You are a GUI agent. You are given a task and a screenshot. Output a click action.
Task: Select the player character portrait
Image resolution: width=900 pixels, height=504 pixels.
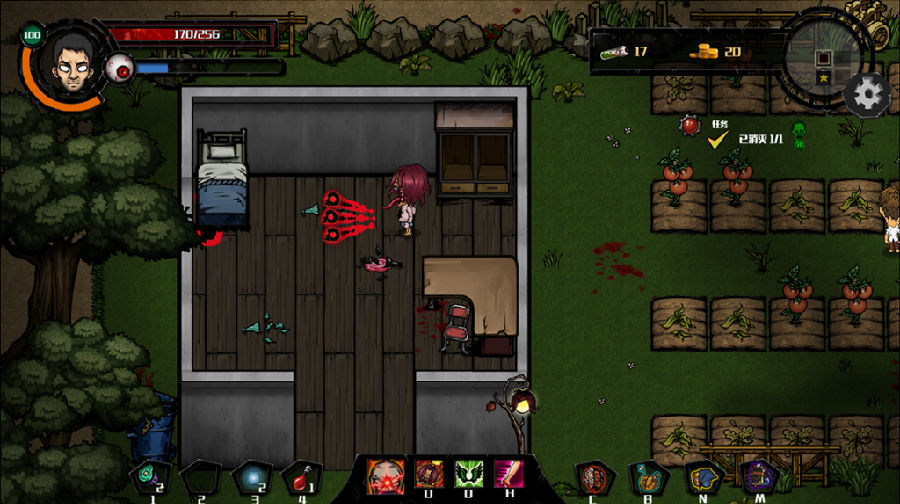(66, 59)
